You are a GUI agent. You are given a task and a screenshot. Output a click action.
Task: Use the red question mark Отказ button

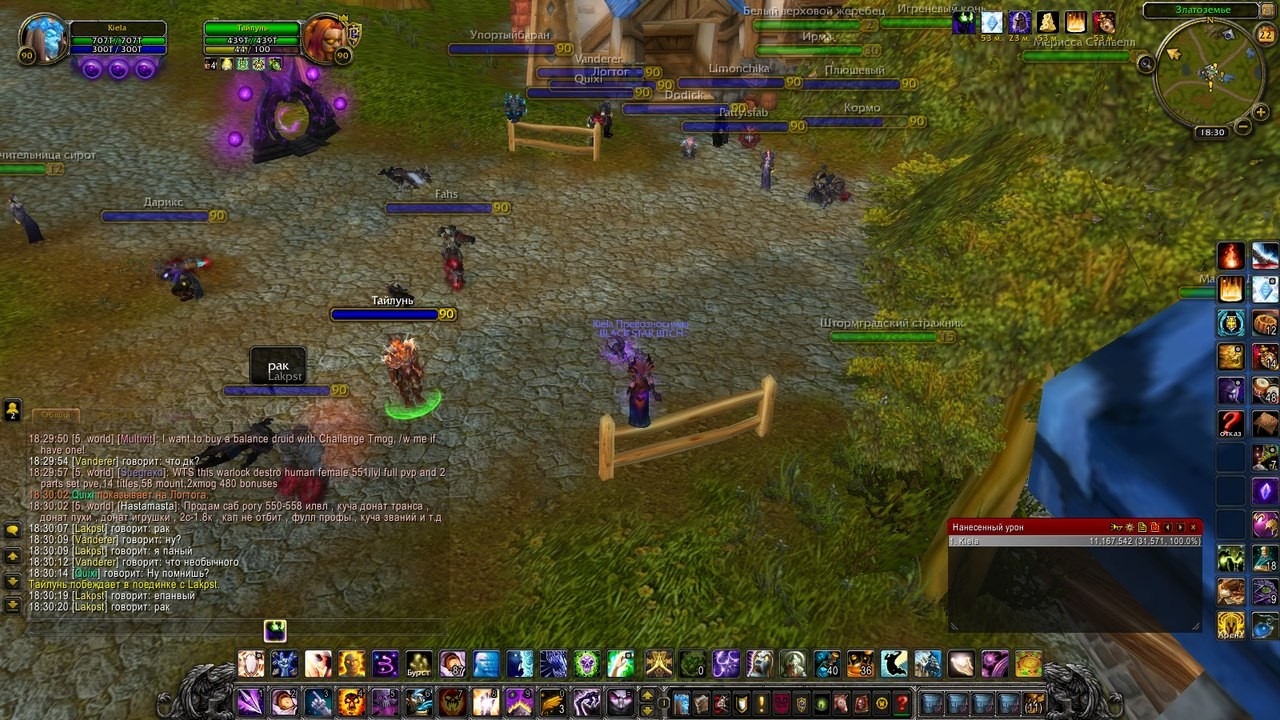(1231, 423)
